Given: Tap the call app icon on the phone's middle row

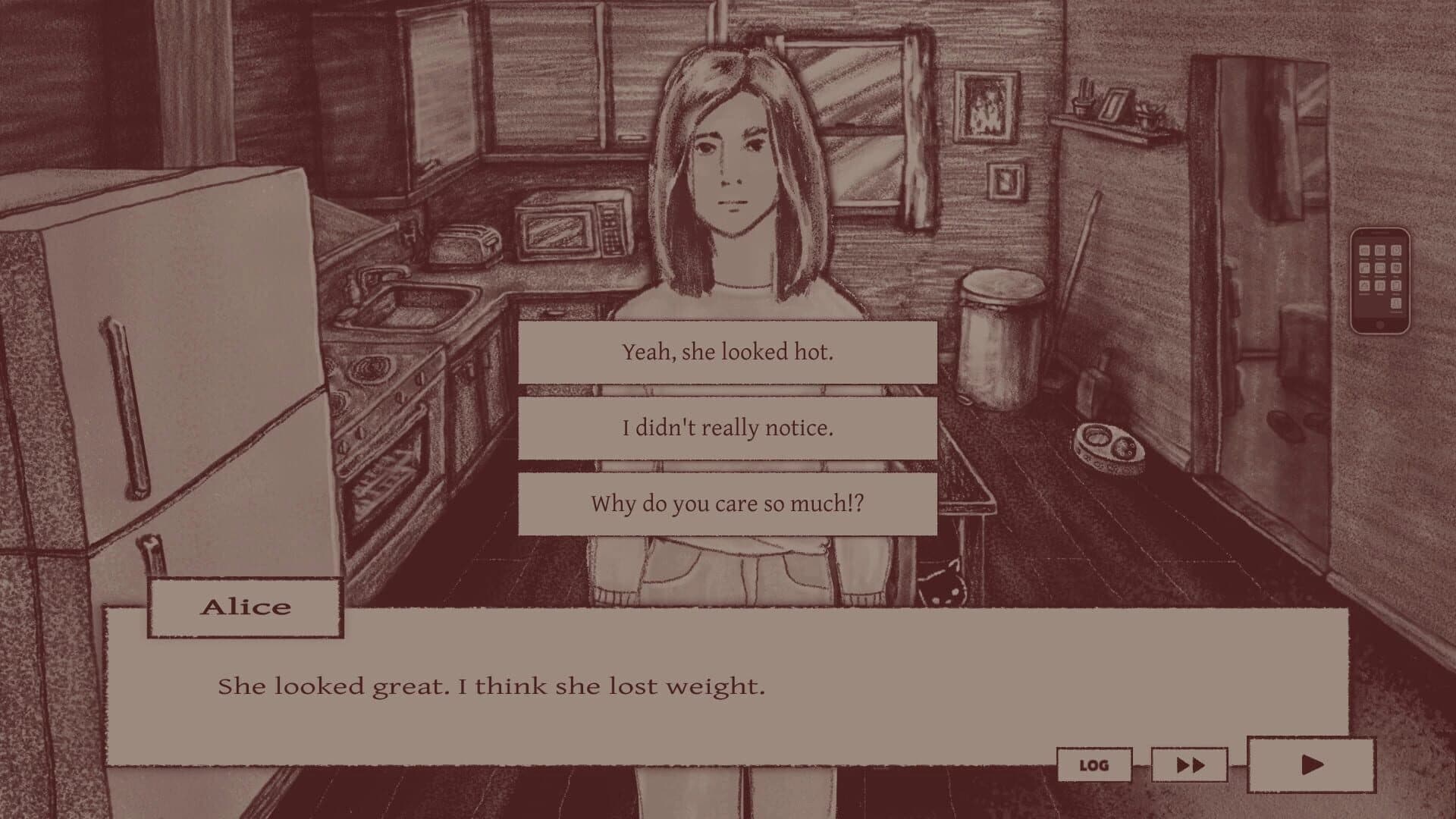Looking at the screenshot, I should click(x=1364, y=268).
